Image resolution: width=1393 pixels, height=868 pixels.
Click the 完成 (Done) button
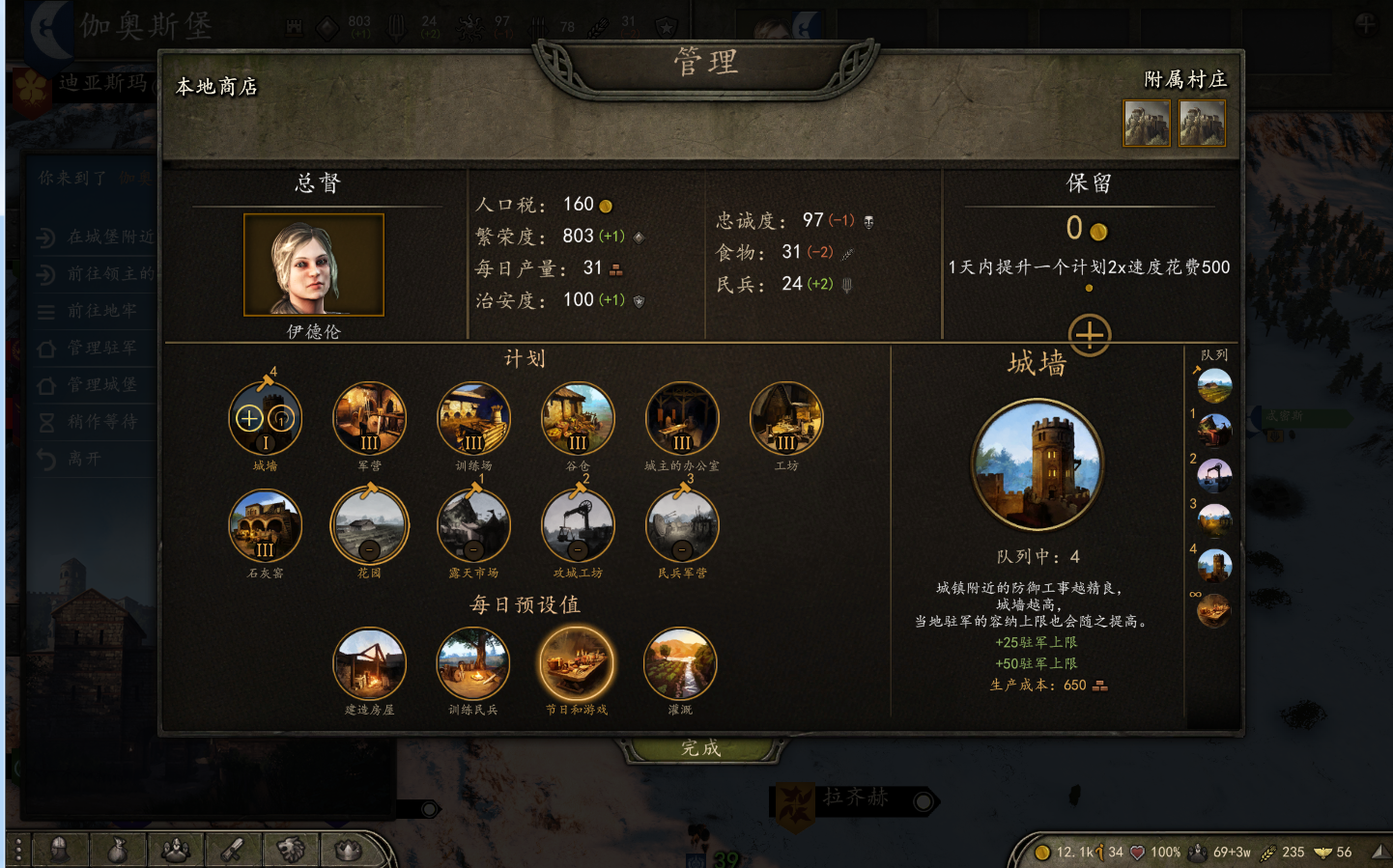pos(700,748)
